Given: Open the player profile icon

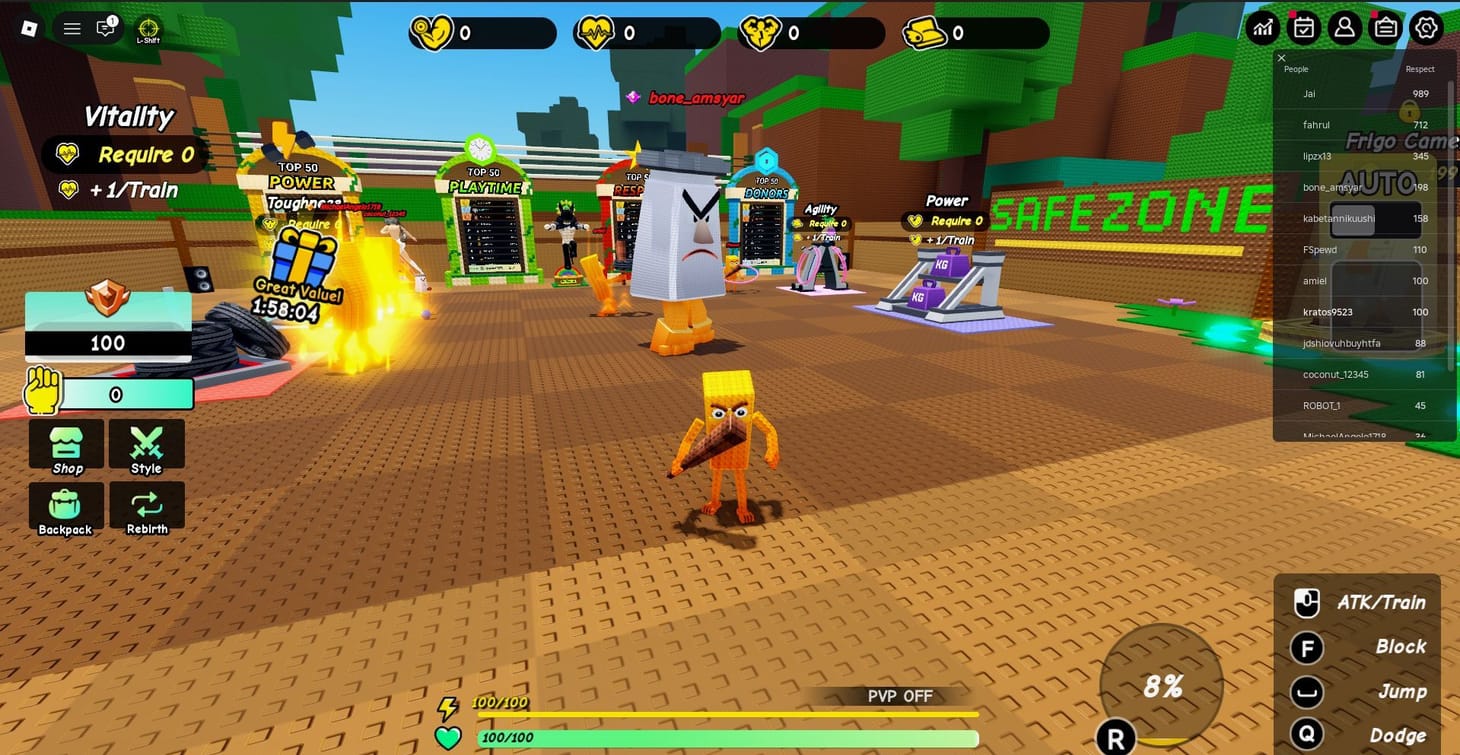Looking at the screenshot, I should [1344, 28].
